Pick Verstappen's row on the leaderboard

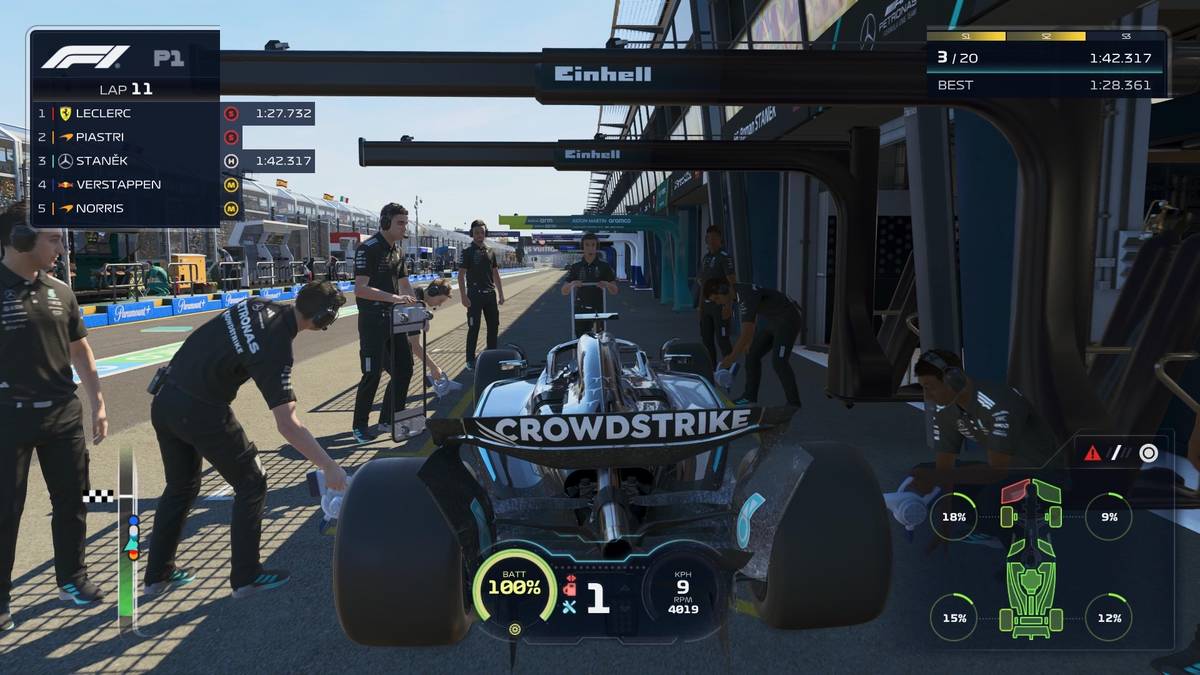(x=125, y=185)
